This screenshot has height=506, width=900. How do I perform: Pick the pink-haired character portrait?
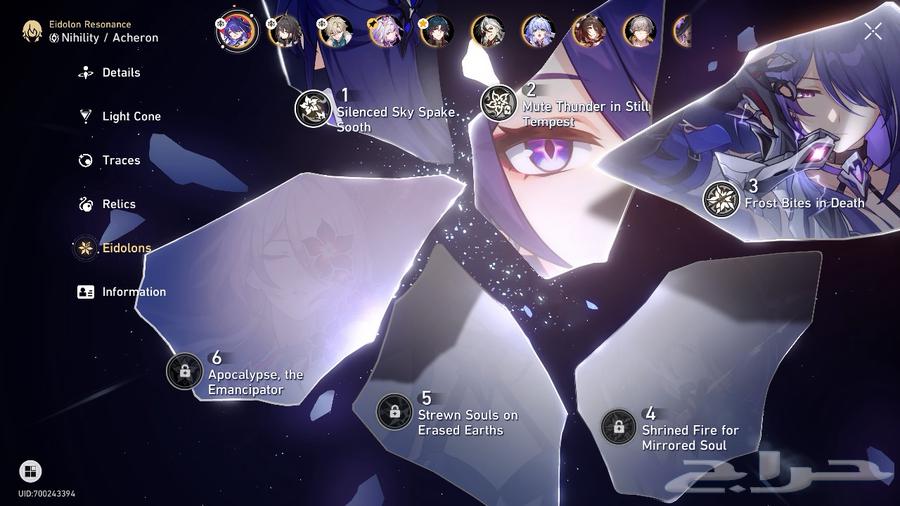click(386, 30)
